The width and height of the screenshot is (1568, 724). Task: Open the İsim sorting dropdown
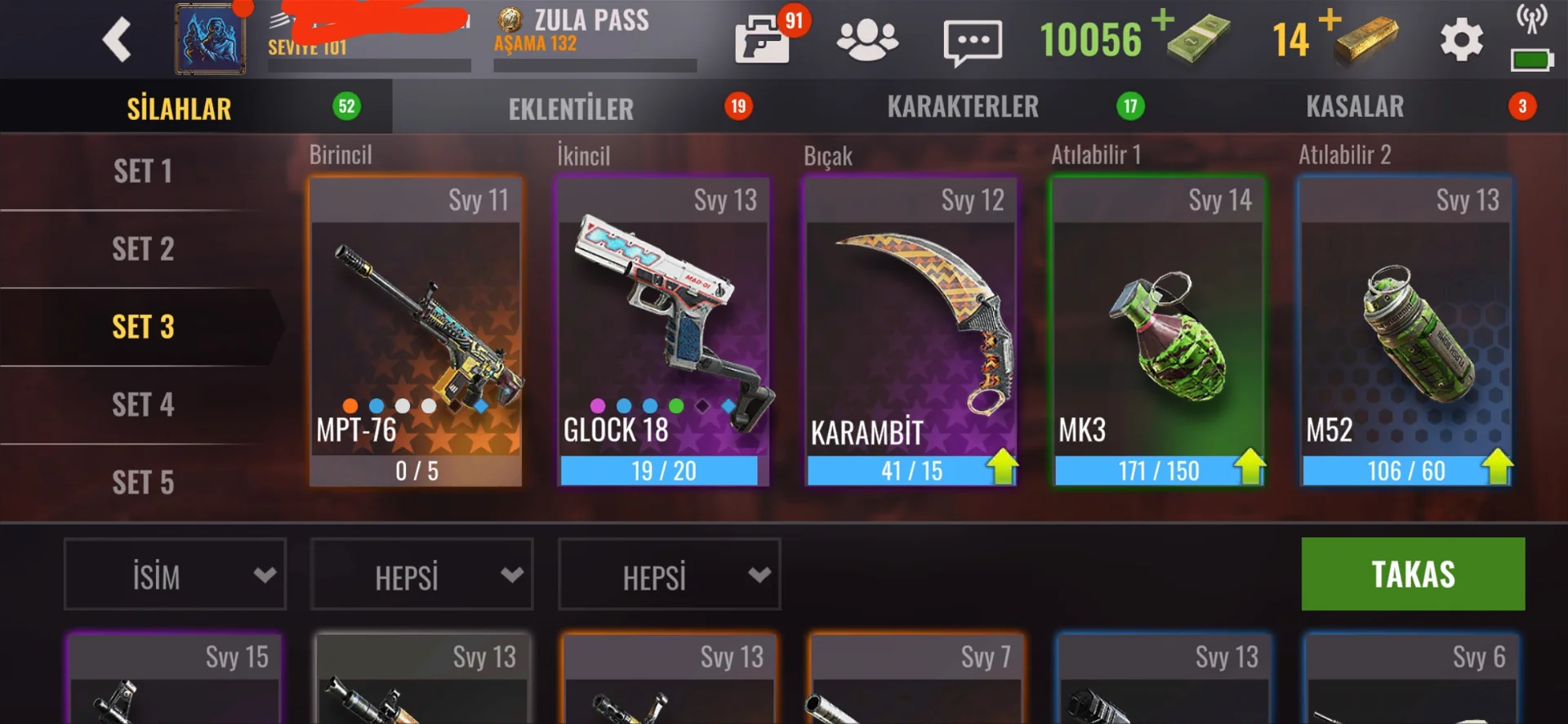coord(176,574)
